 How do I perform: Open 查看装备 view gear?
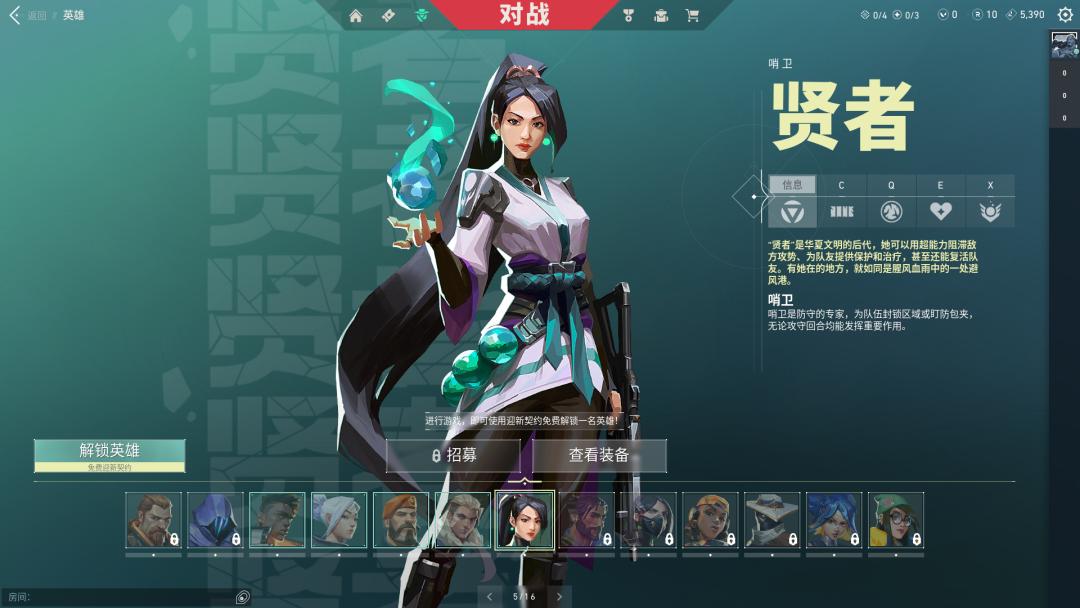click(x=599, y=456)
